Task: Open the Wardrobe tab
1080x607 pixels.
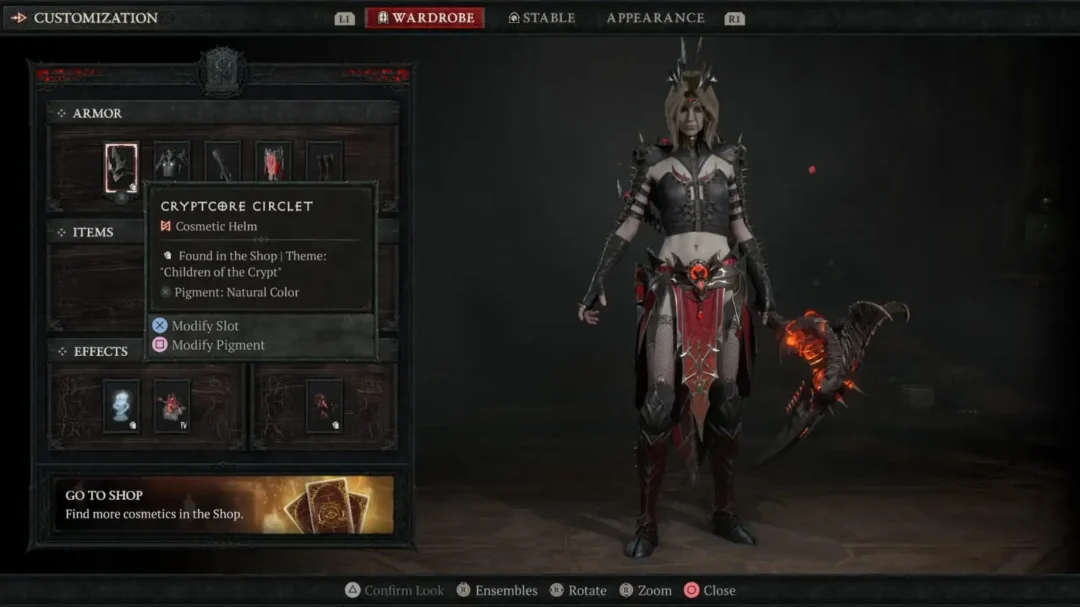Action: [425, 18]
